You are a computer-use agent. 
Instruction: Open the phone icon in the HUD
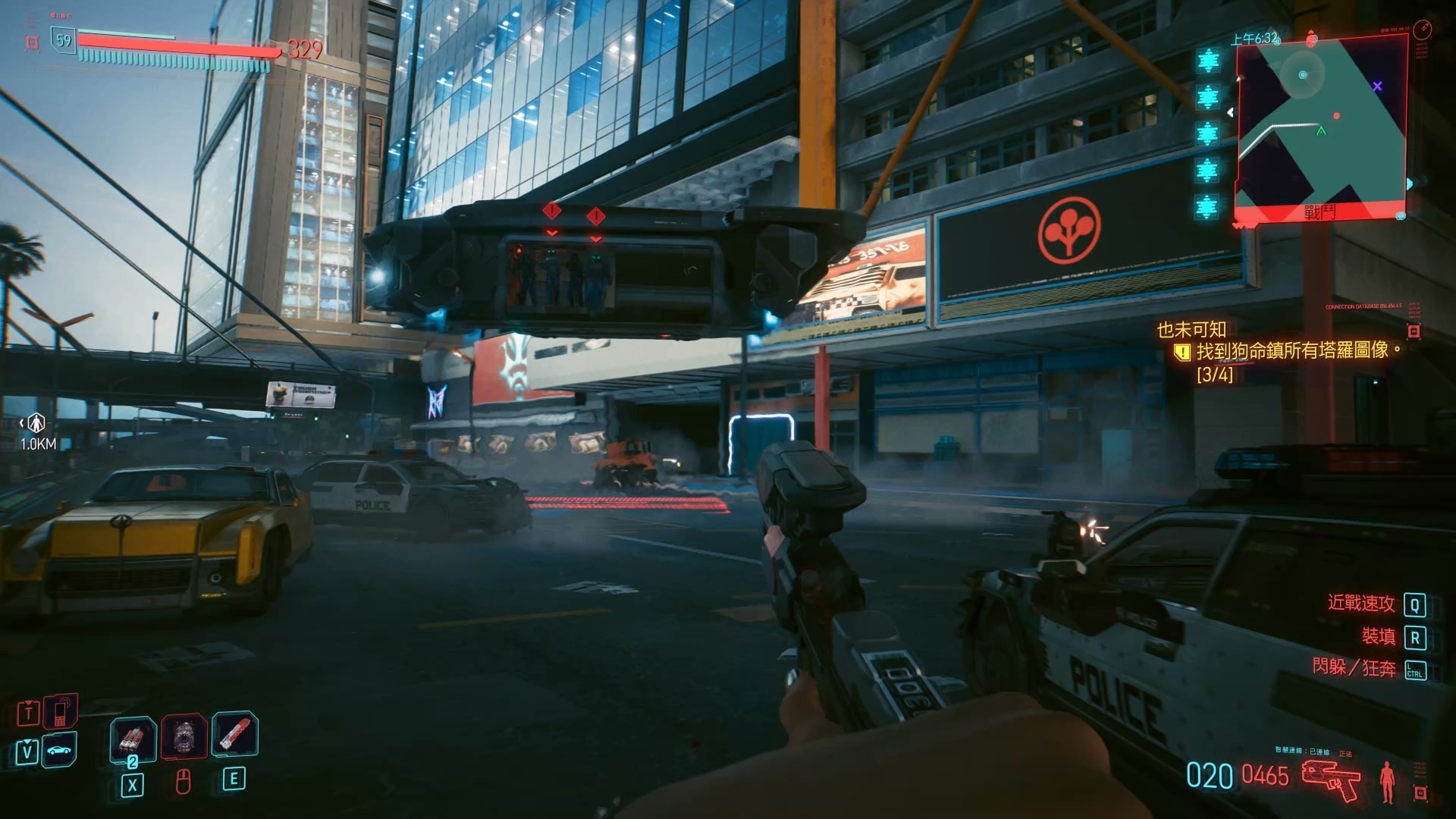click(61, 712)
